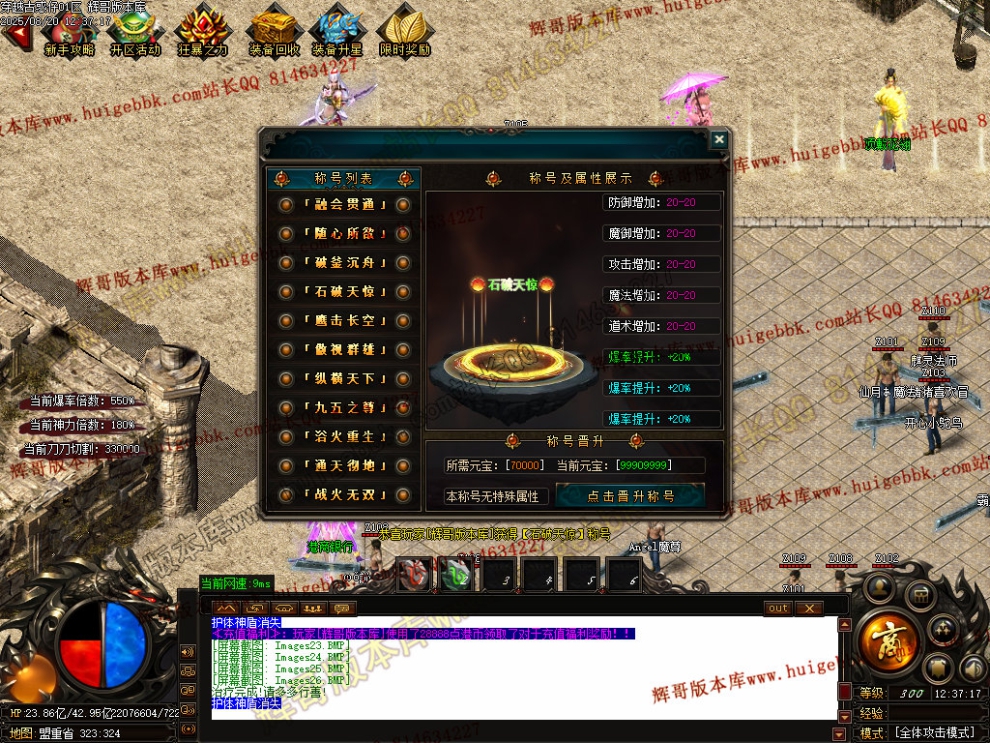
Task: Open the 装备升星 equipment star-up icon
Action: coord(337,32)
